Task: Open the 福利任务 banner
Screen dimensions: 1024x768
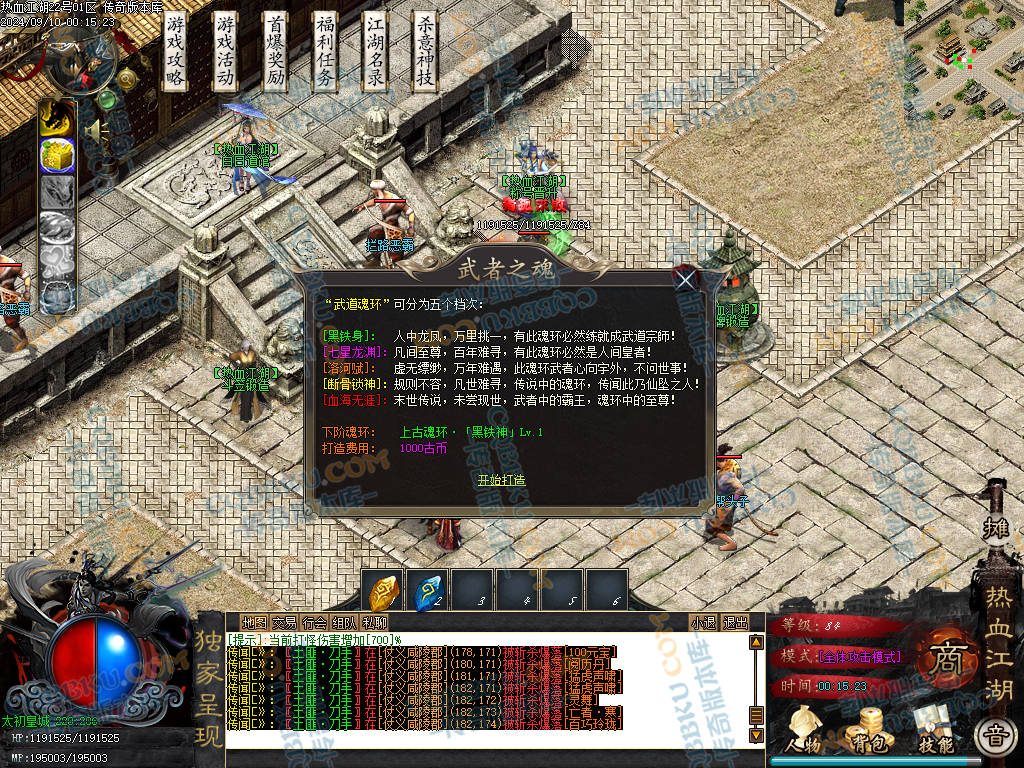Action: [325, 52]
